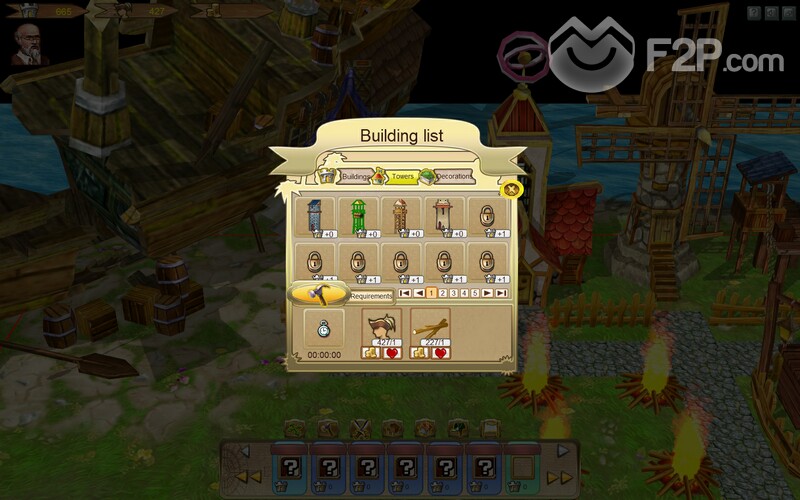Go to page 2 of the building list
Viewport: 800px width, 500px height.
442,293
